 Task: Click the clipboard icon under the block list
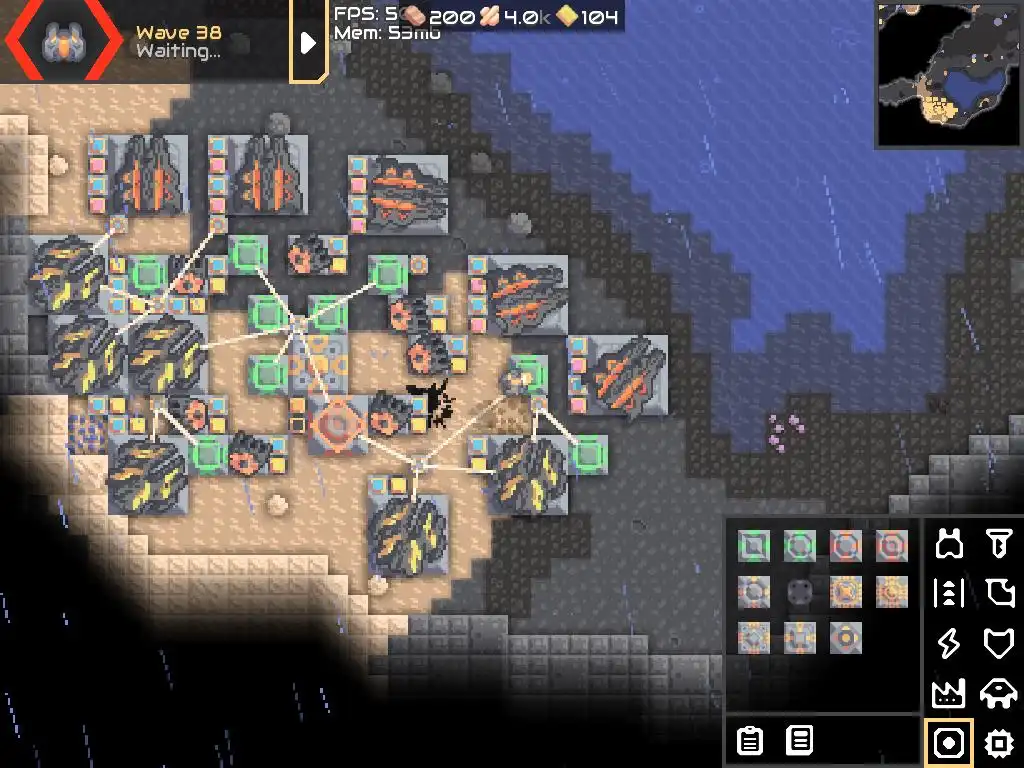749,741
